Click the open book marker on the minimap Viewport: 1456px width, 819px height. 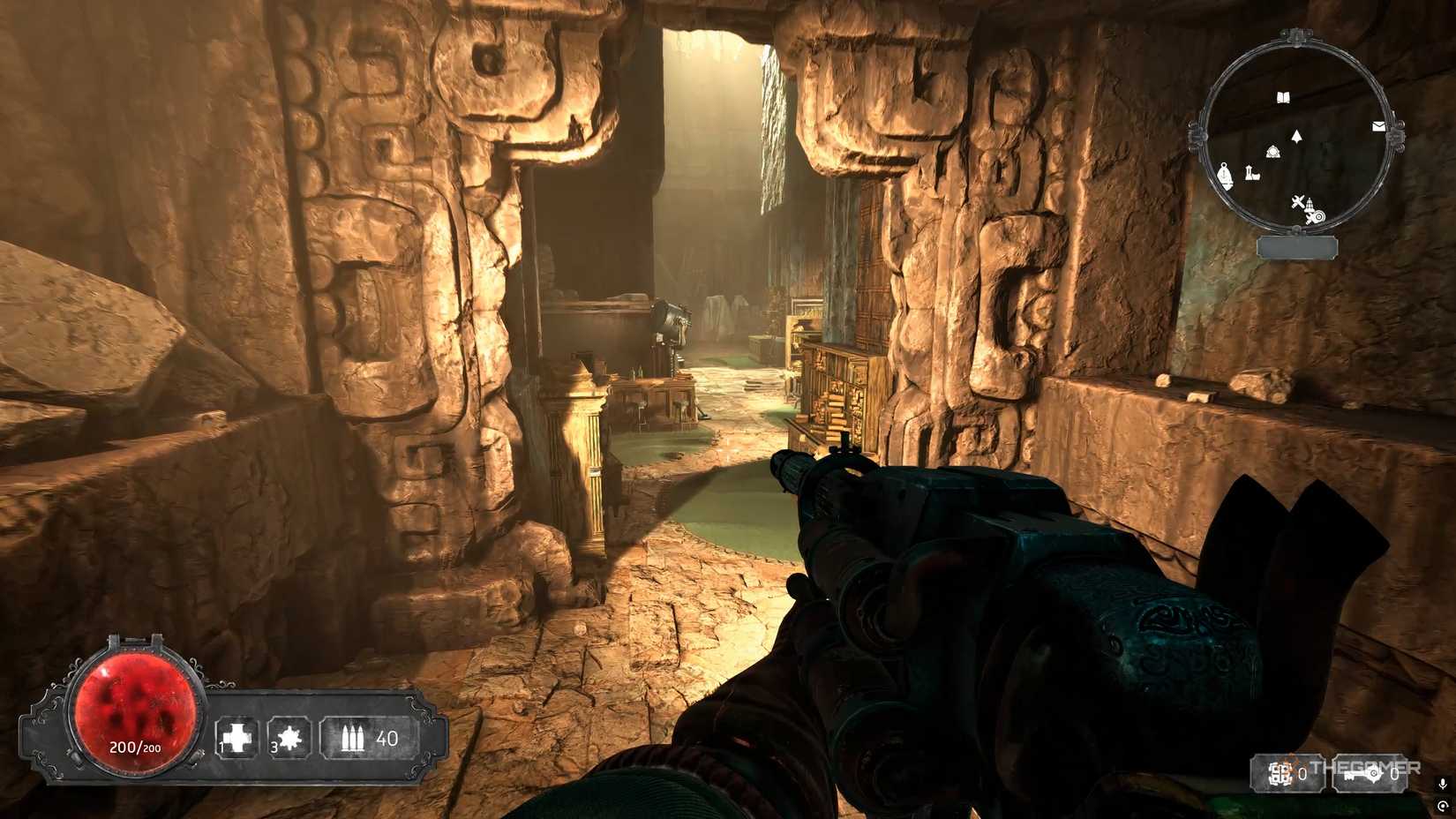(x=1284, y=96)
